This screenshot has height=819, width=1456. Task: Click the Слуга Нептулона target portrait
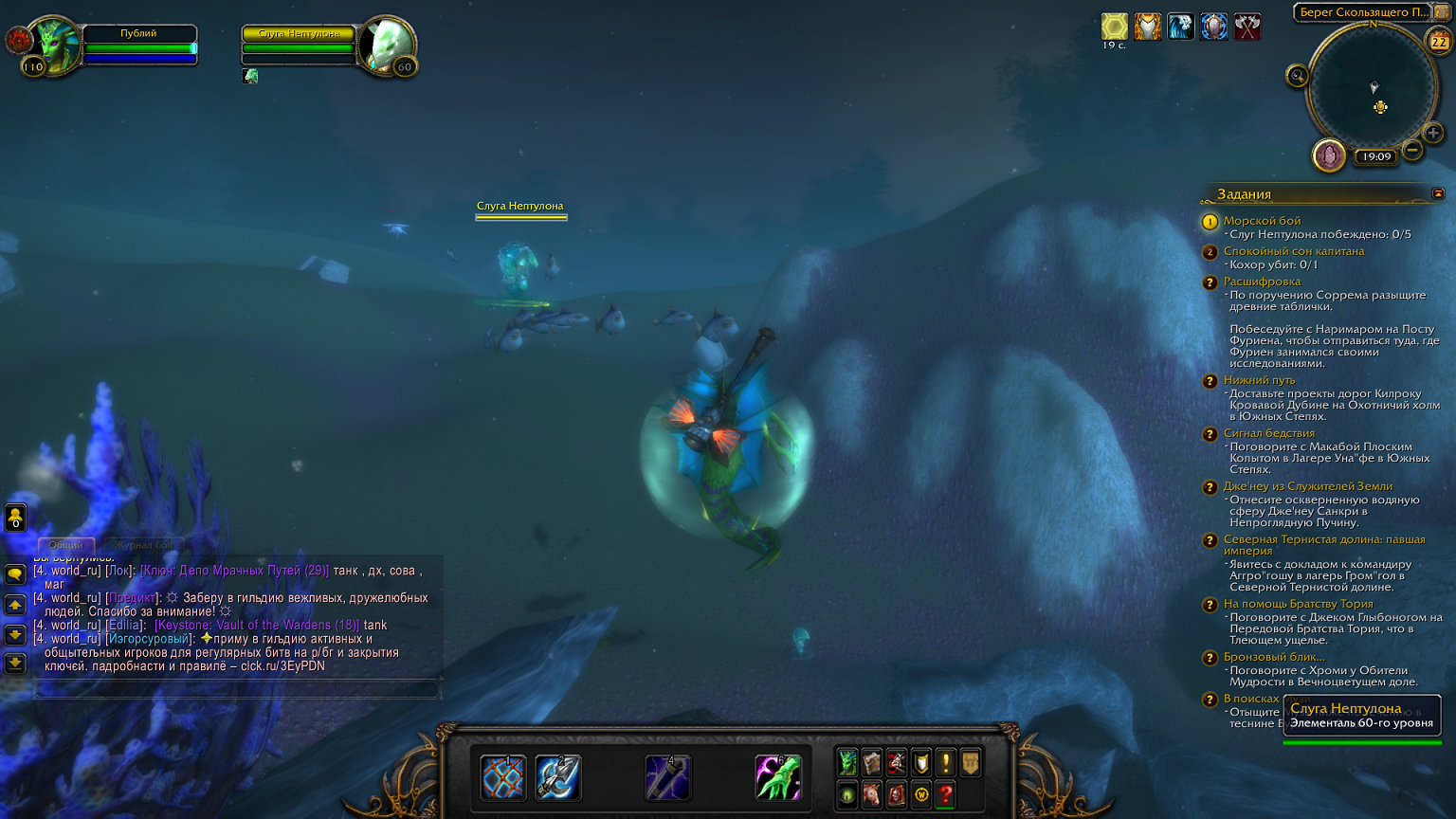(388, 45)
